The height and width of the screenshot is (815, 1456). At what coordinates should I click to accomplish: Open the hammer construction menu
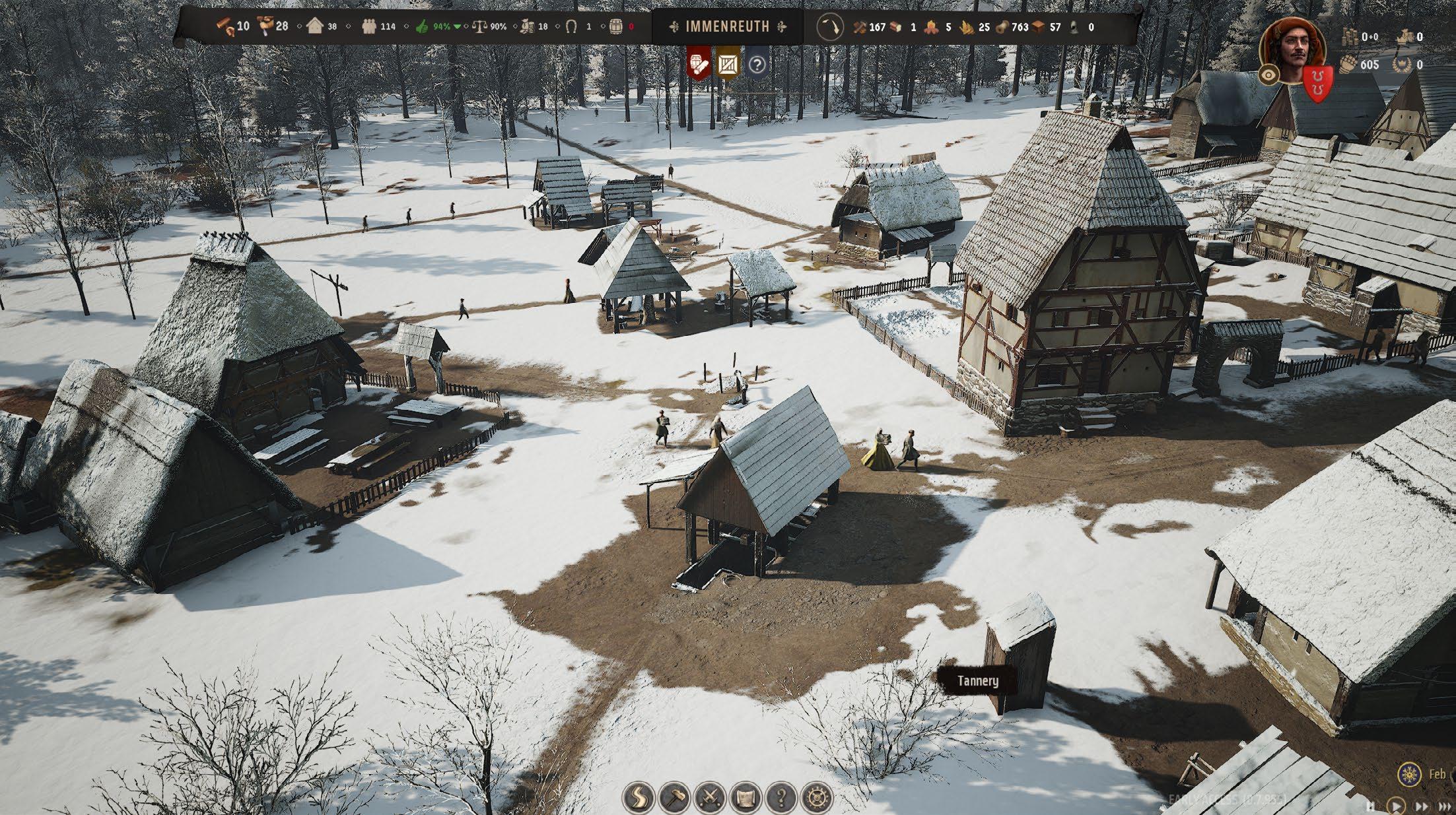tap(674, 797)
